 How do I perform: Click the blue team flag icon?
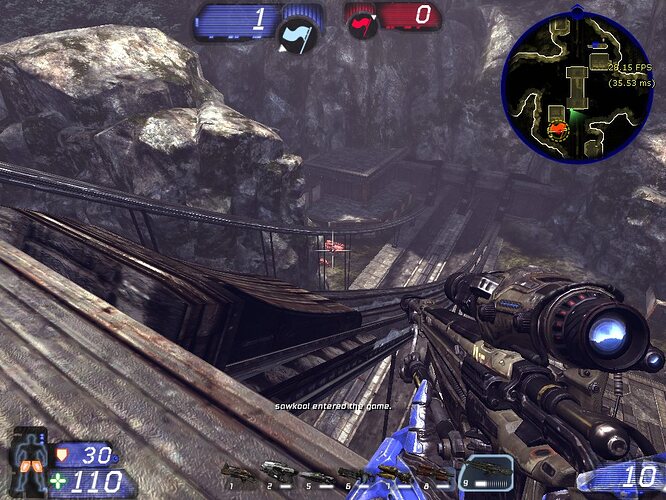297,37
